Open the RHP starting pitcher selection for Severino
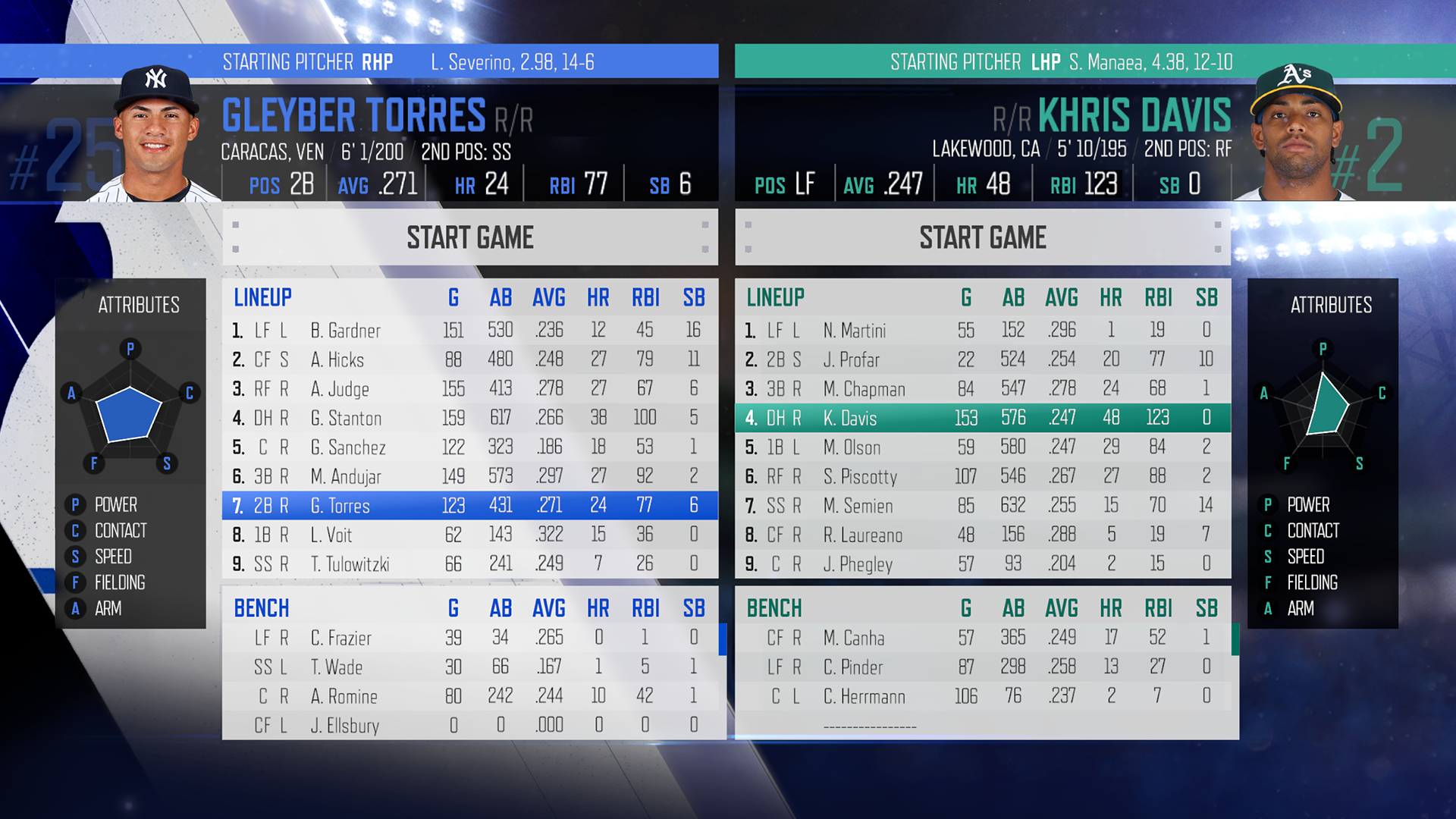Viewport: 1456px width, 819px height. [x=469, y=62]
